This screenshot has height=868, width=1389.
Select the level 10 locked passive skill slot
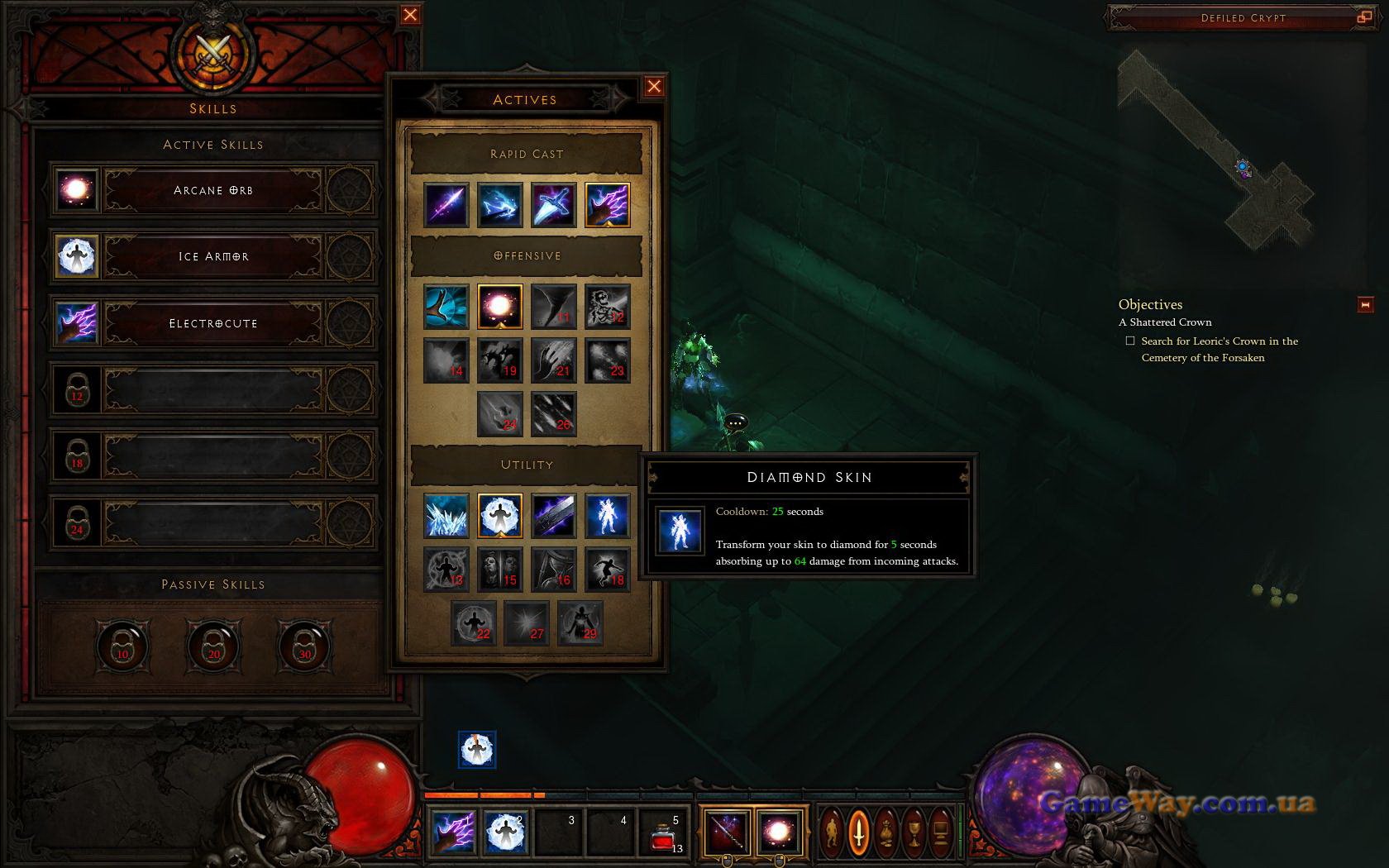[122, 647]
